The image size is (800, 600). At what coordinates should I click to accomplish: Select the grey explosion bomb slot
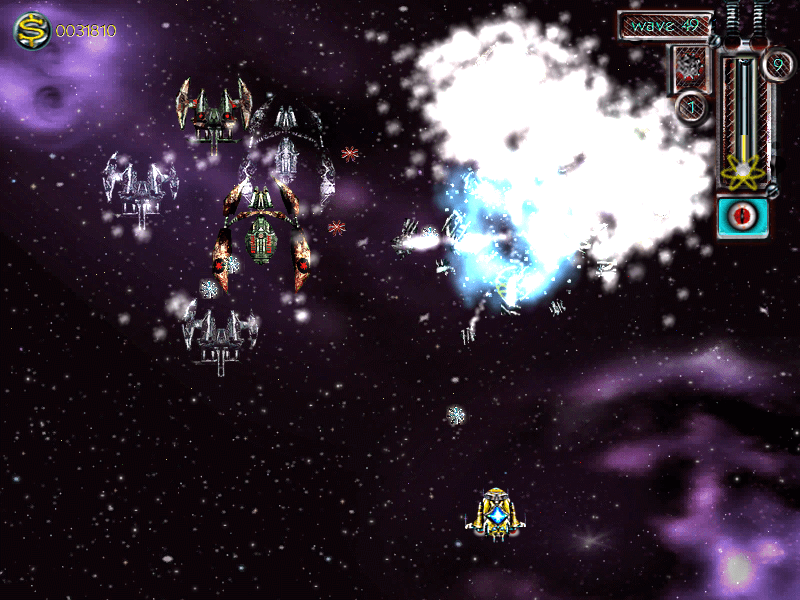pyautogui.click(x=691, y=67)
